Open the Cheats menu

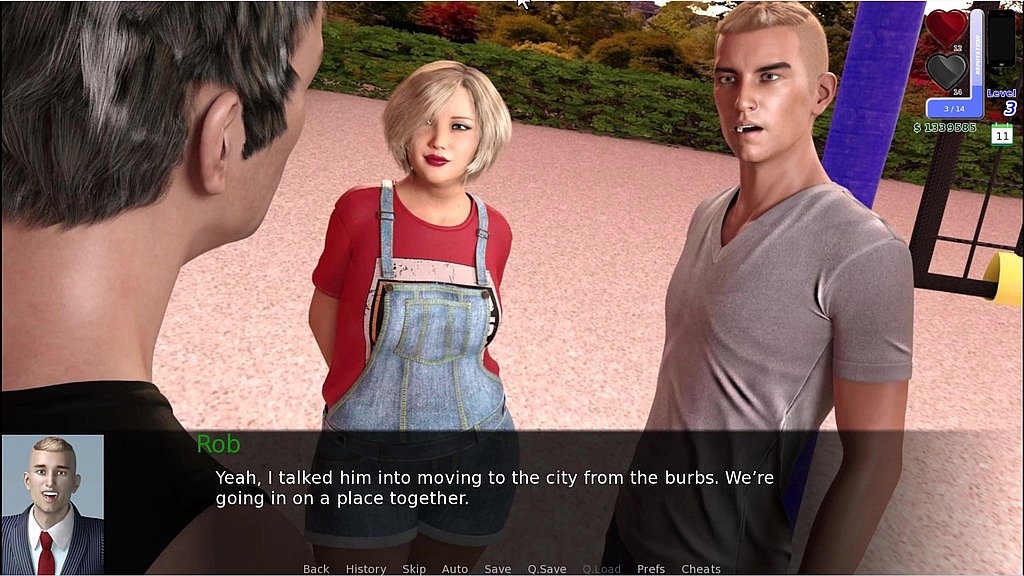(701, 569)
